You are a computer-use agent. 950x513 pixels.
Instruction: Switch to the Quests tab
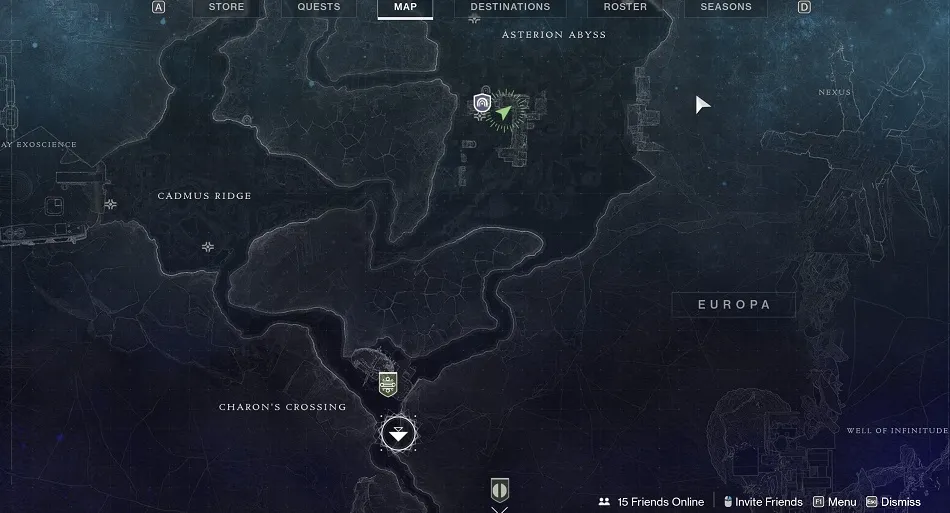click(319, 7)
